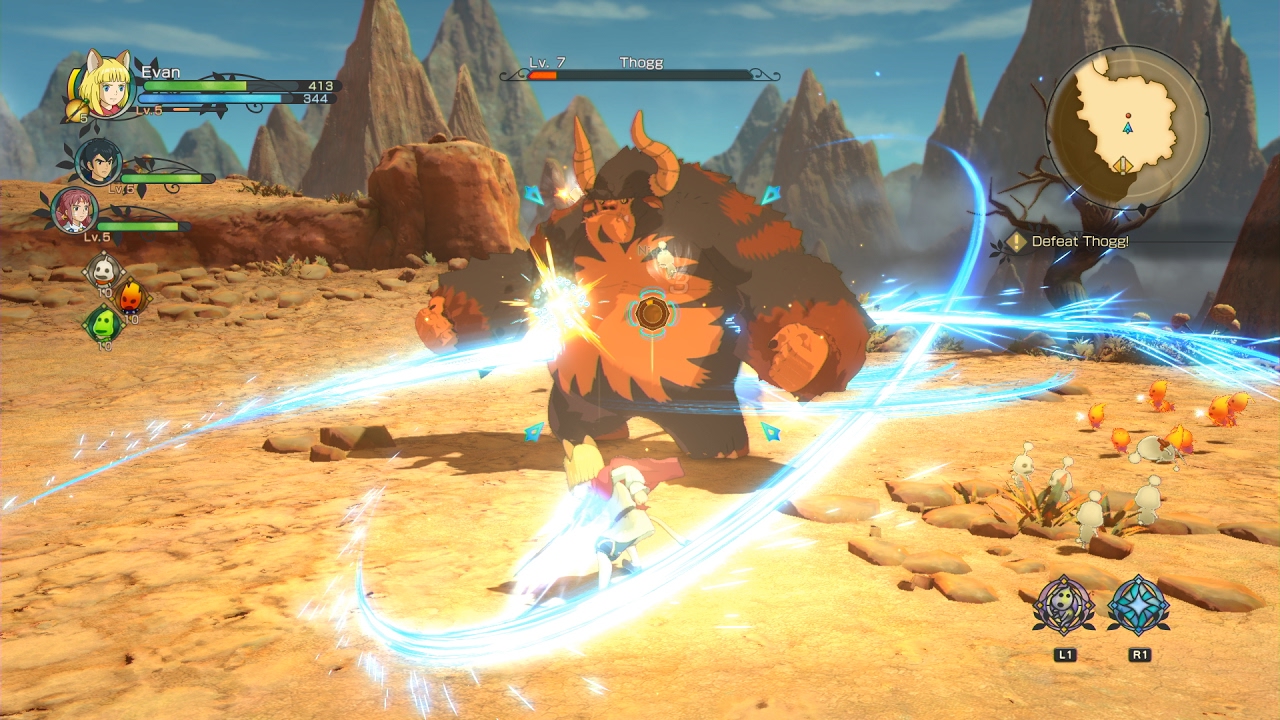Activate the purple higgledy skill emblem

tap(1064, 605)
